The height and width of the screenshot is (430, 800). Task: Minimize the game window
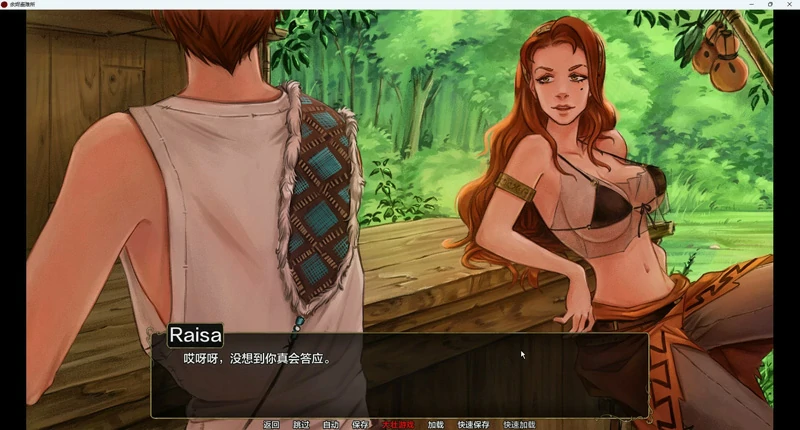pyautogui.click(x=751, y=5)
